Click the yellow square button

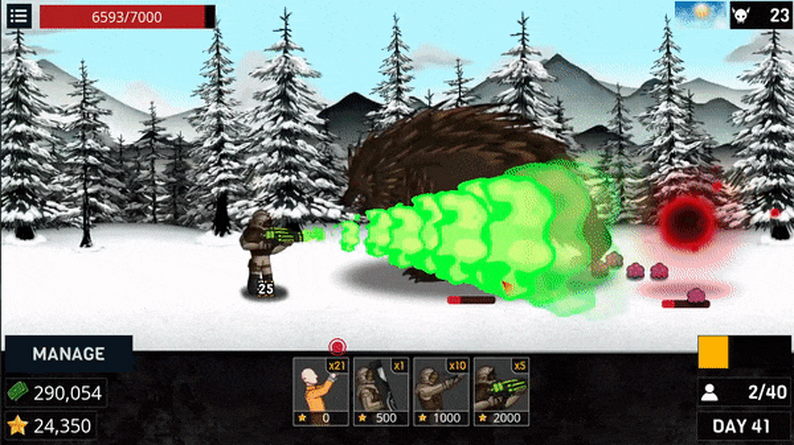(713, 352)
